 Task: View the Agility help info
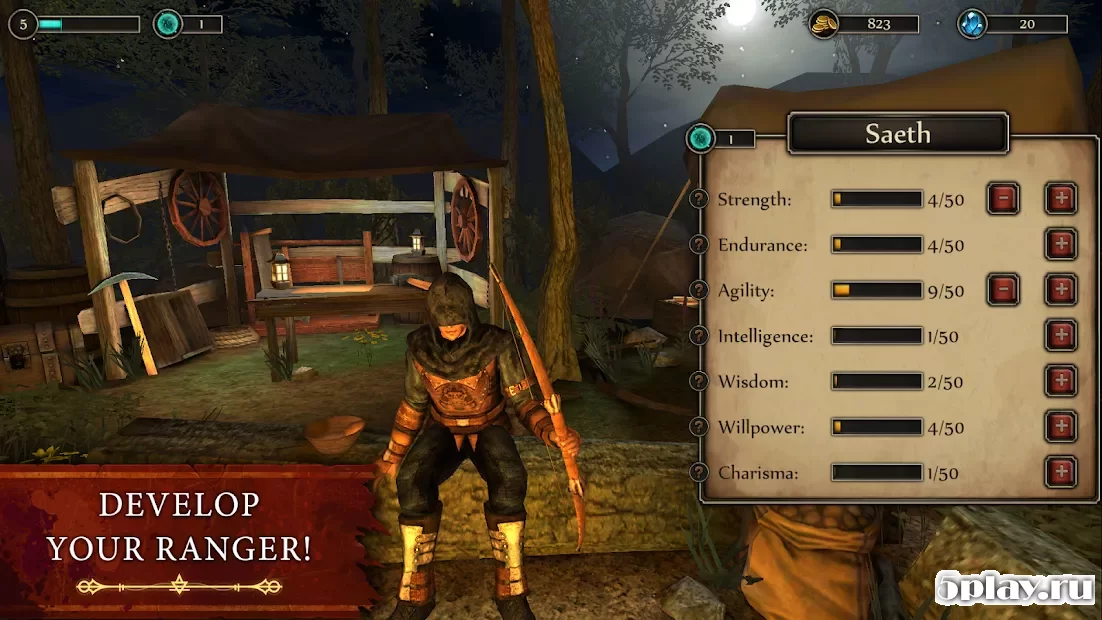coord(700,290)
